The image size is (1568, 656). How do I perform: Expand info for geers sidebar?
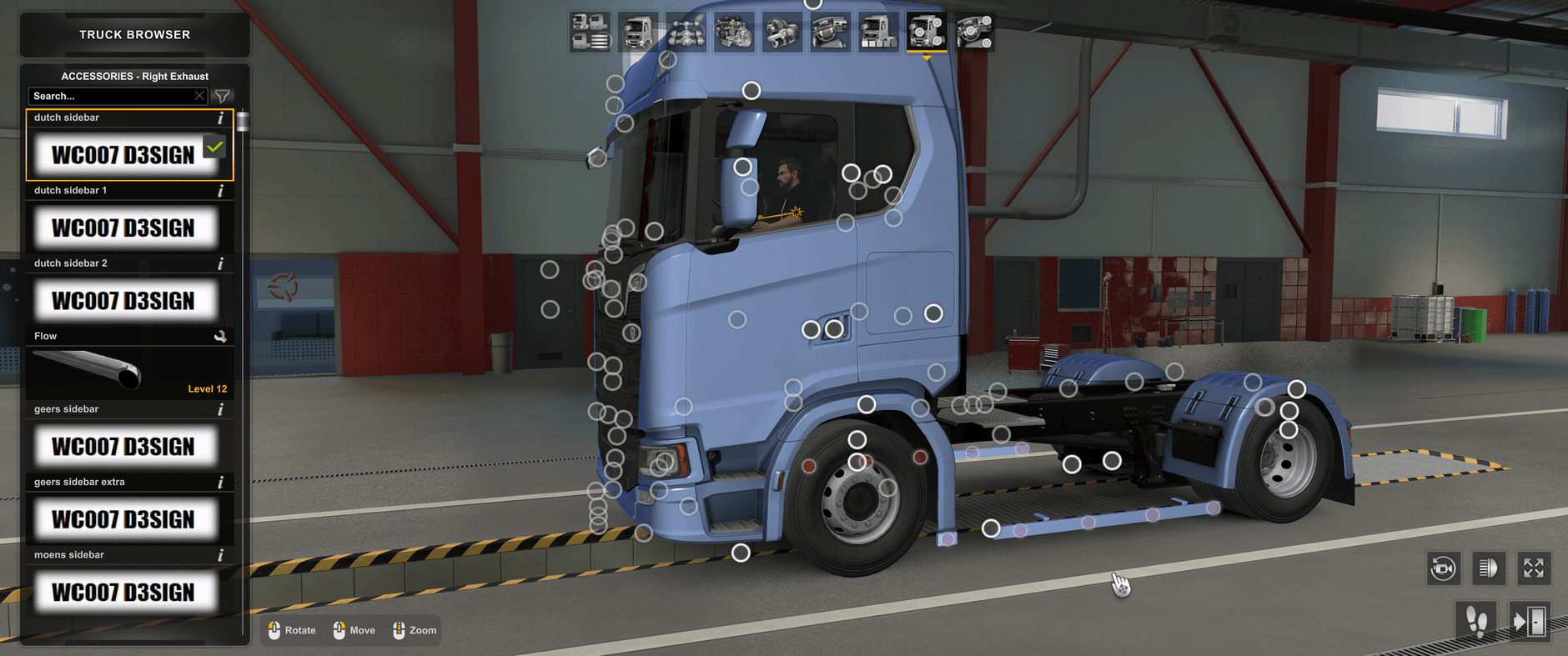(x=220, y=409)
